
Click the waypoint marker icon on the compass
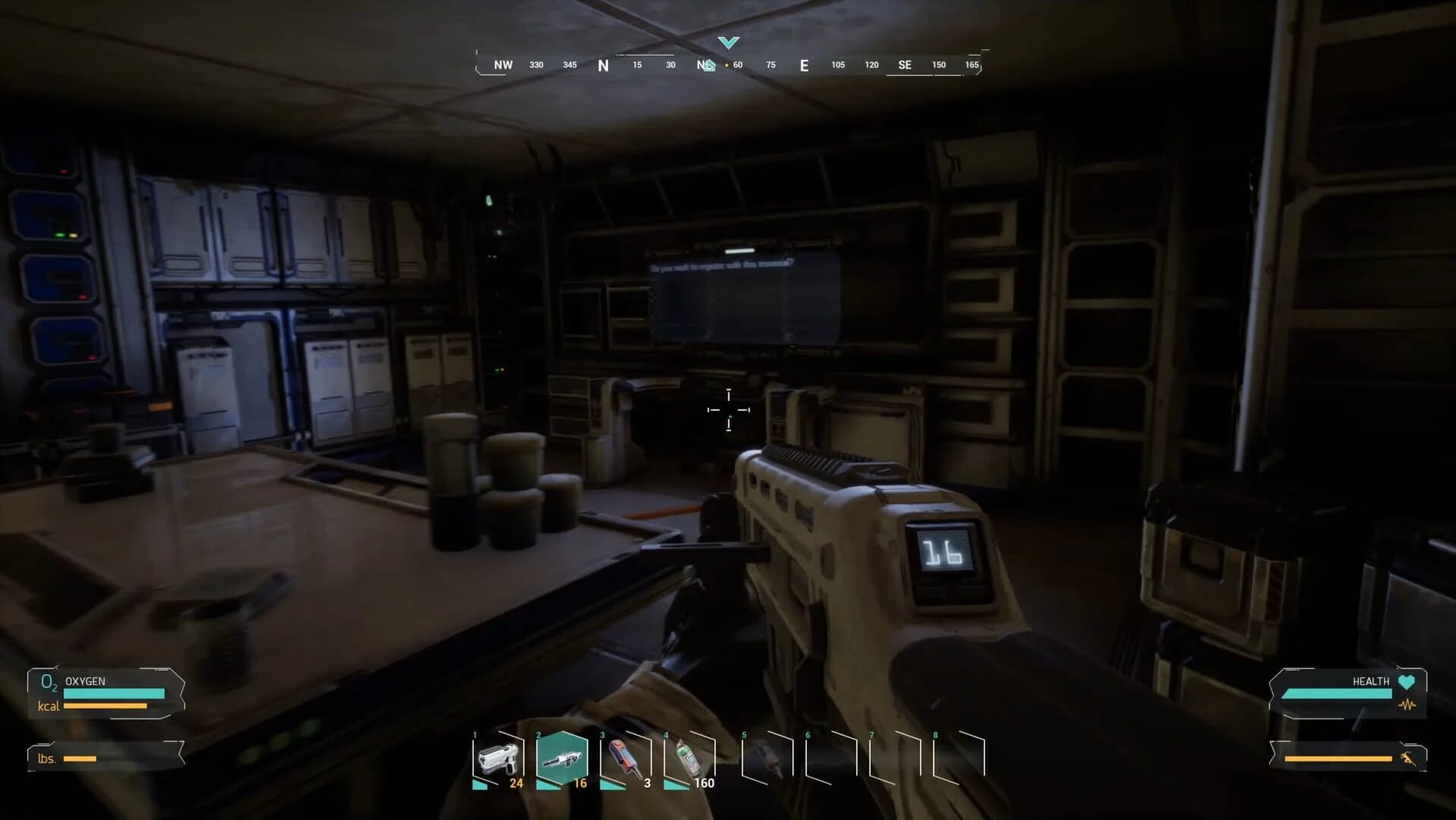[708, 65]
